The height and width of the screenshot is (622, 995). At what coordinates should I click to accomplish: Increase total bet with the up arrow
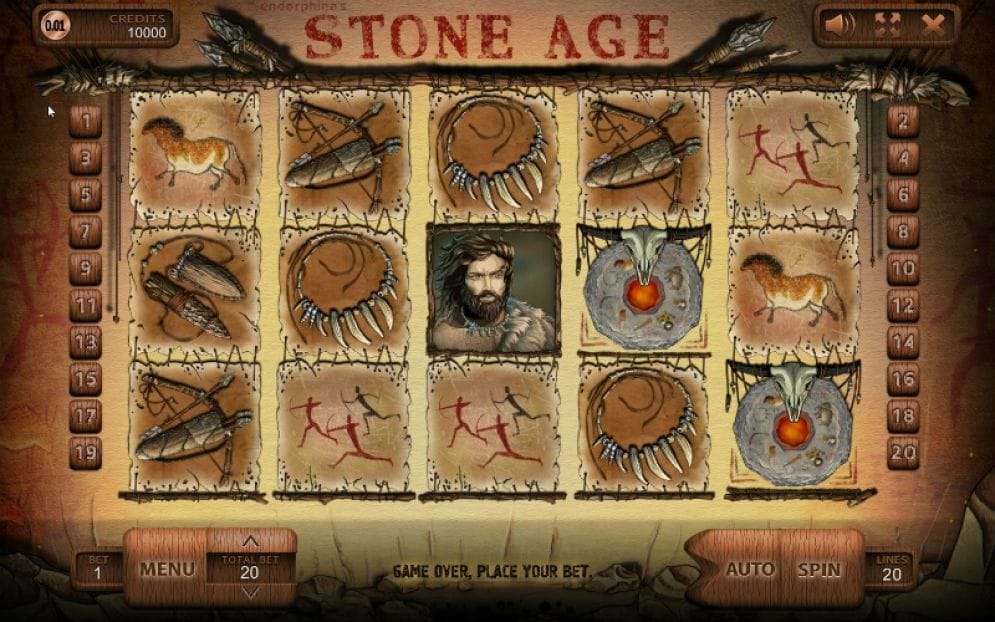(250, 543)
